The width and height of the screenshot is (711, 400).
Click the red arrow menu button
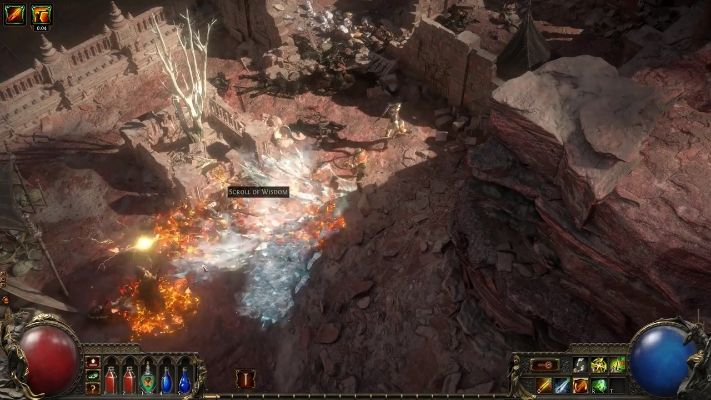pyautogui.click(x=92, y=361)
